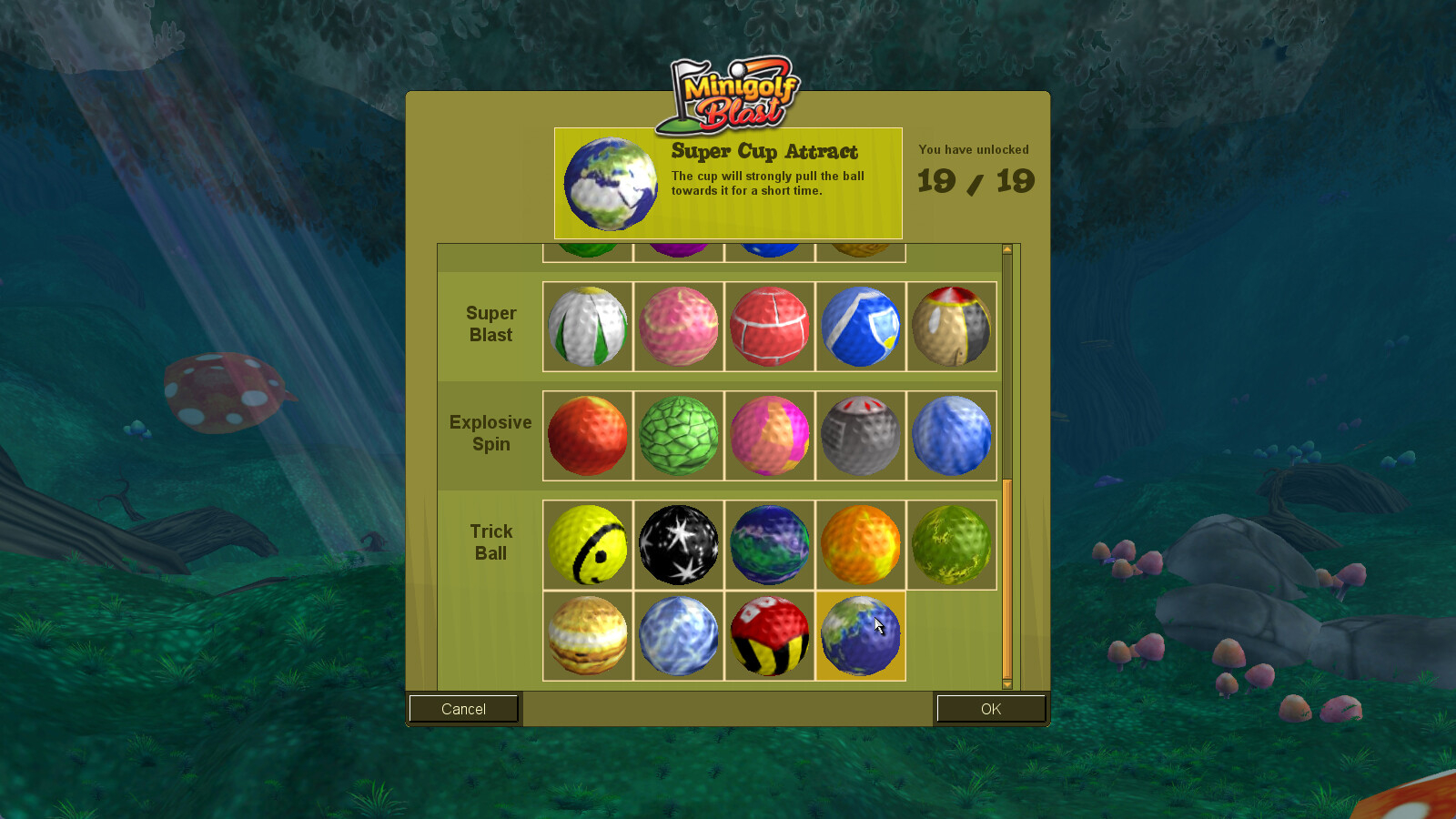
Task: Pick the red ladybug-patterned ball
Action: (x=769, y=635)
